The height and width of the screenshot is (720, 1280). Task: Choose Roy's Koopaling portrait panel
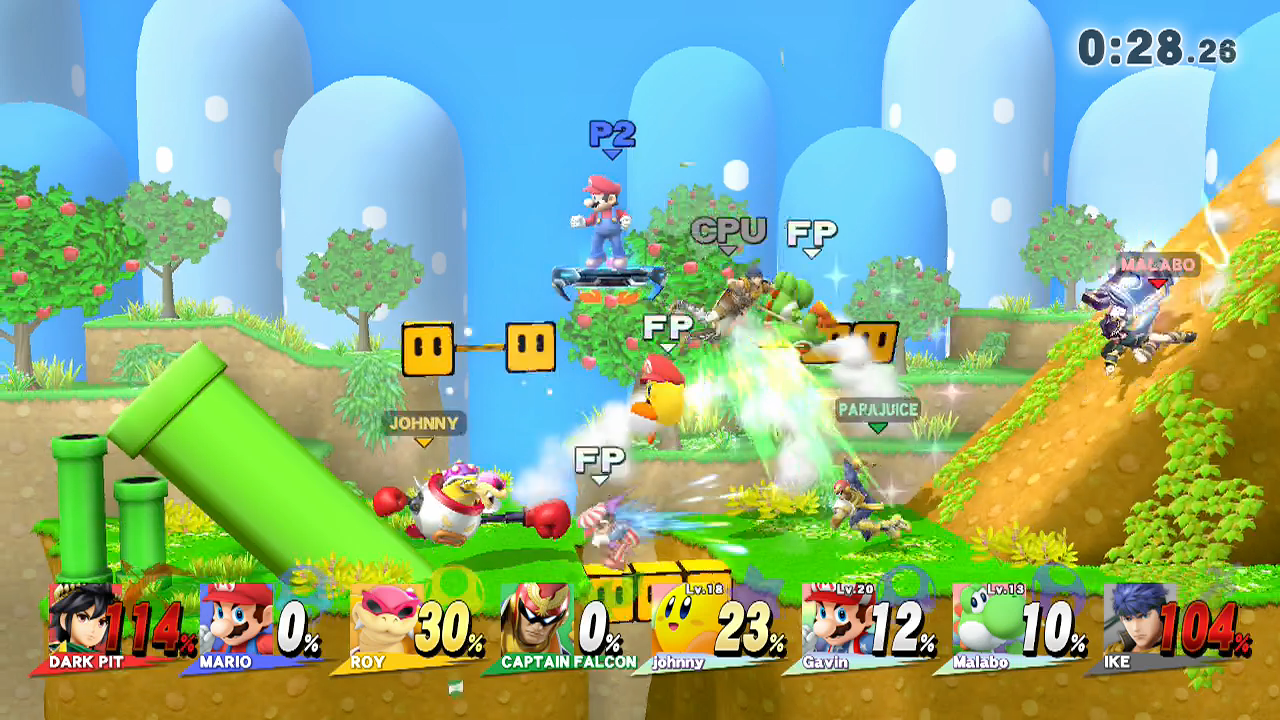point(383,620)
